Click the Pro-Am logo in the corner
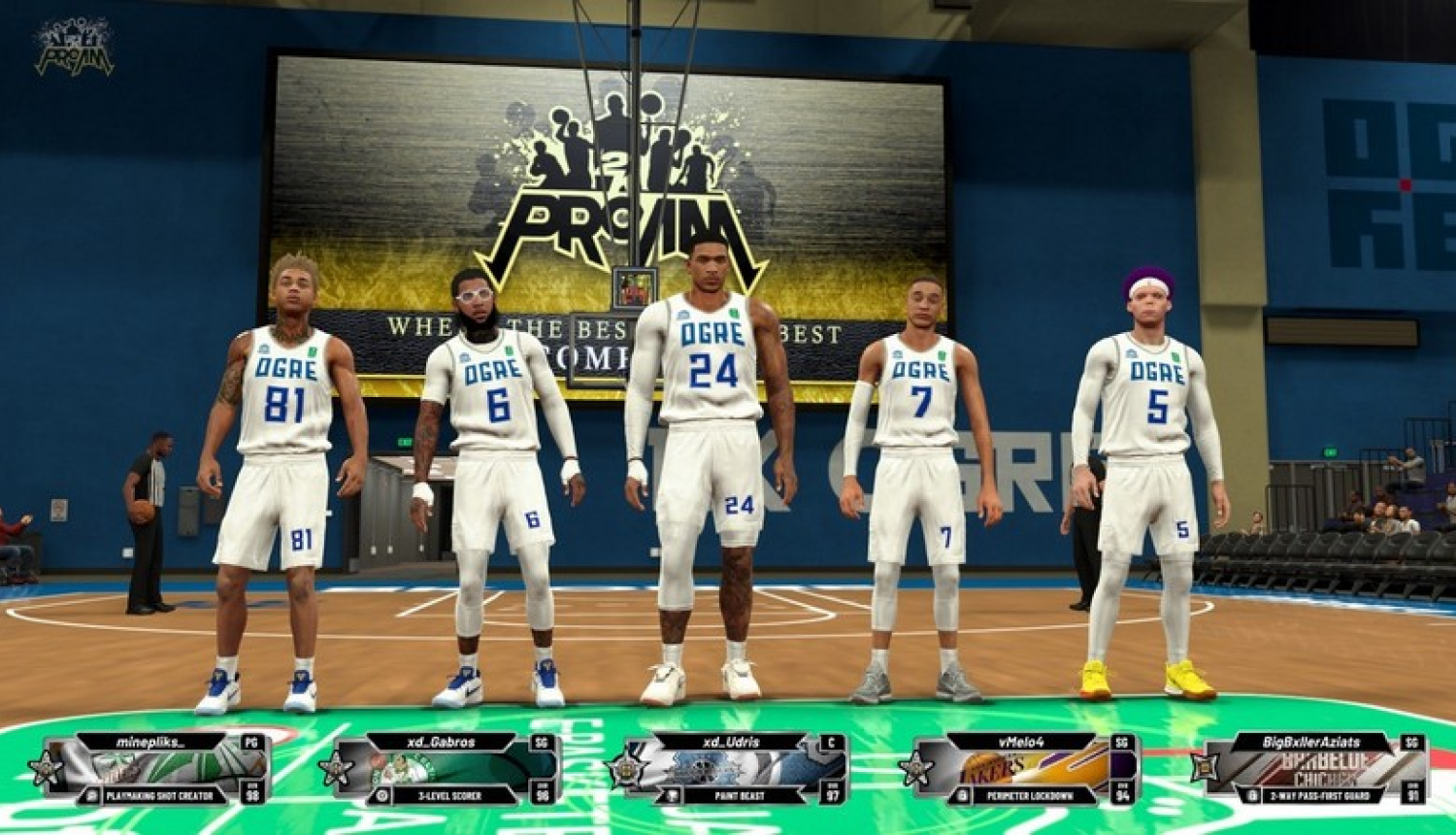The height and width of the screenshot is (835, 1456). [x=74, y=47]
